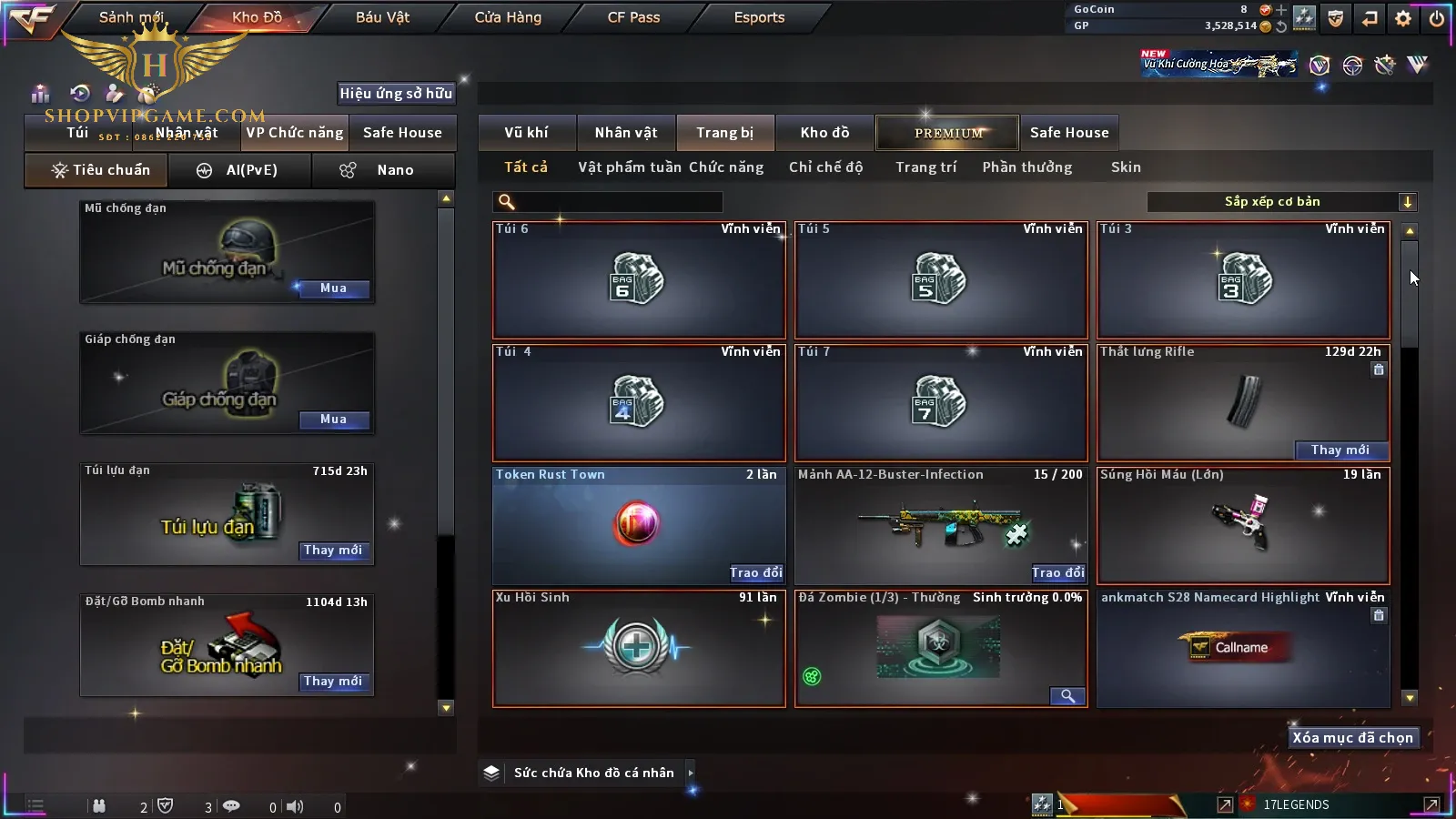Delete selected items with Xóa mục đã chọn
Viewport: 1456px width, 819px height.
[x=1352, y=738]
